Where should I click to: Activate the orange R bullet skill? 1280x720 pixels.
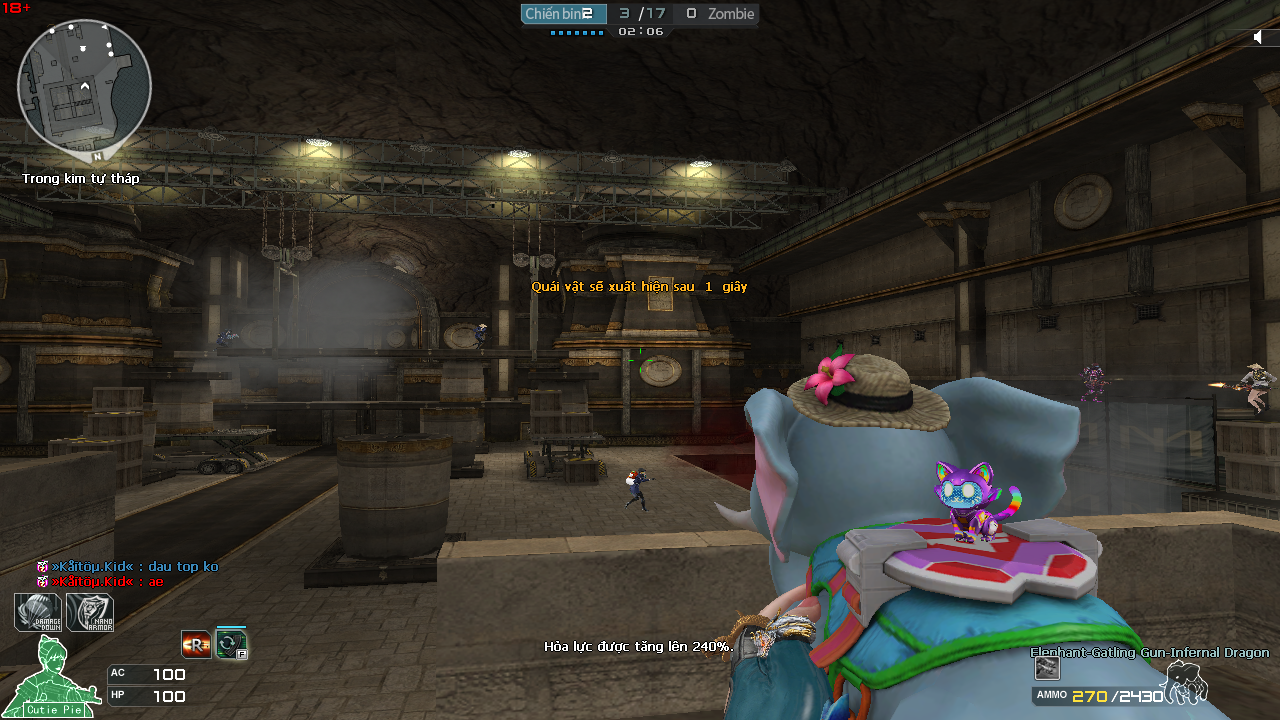196,645
